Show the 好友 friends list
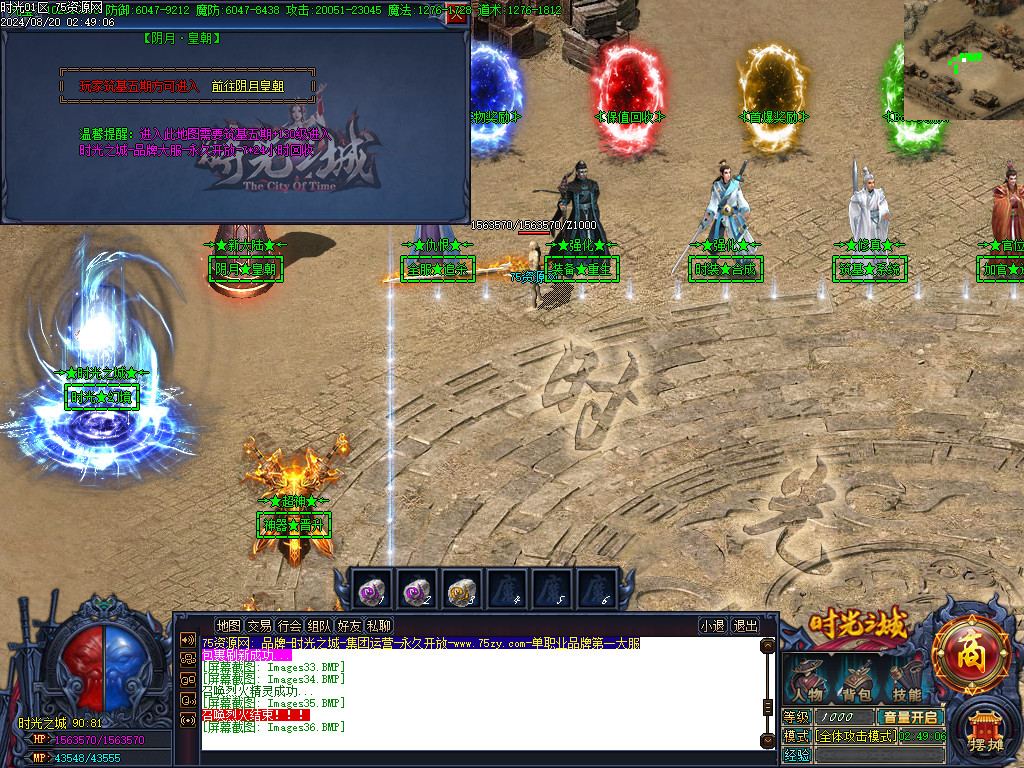 [x=349, y=626]
